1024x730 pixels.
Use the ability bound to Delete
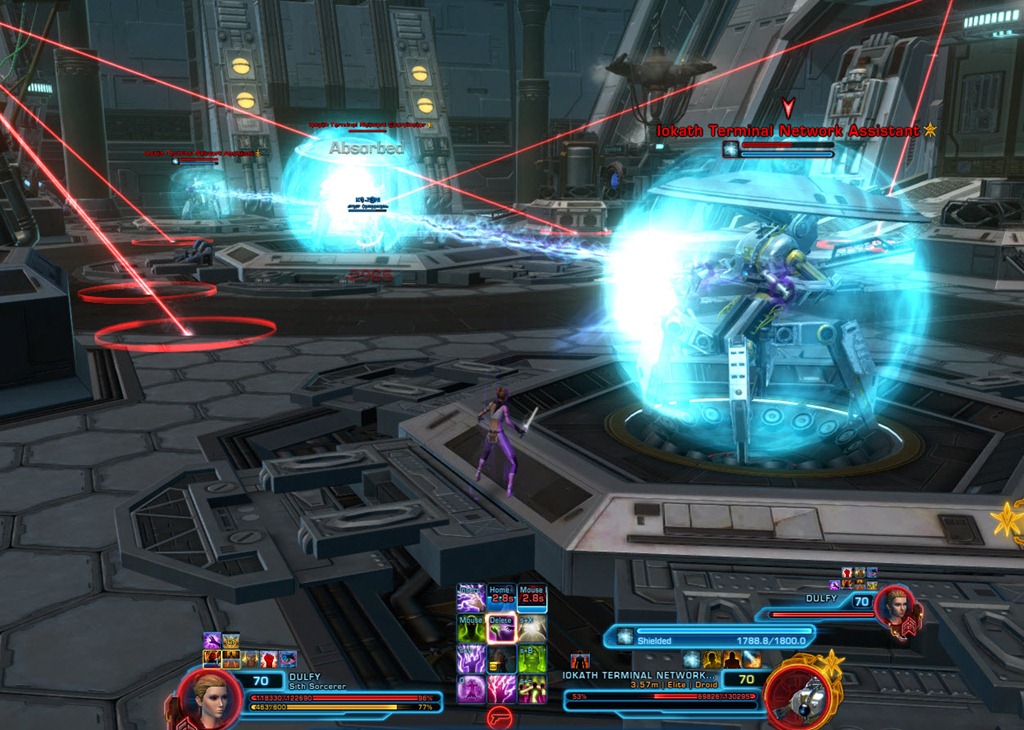[501, 628]
